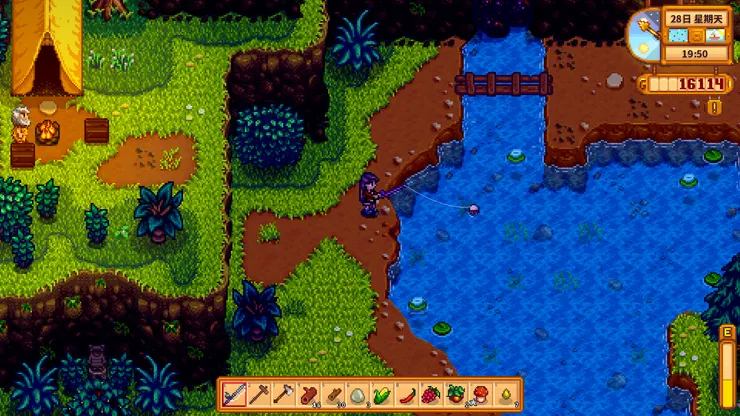Select the hardwood log stack

(x=308, y=394)
